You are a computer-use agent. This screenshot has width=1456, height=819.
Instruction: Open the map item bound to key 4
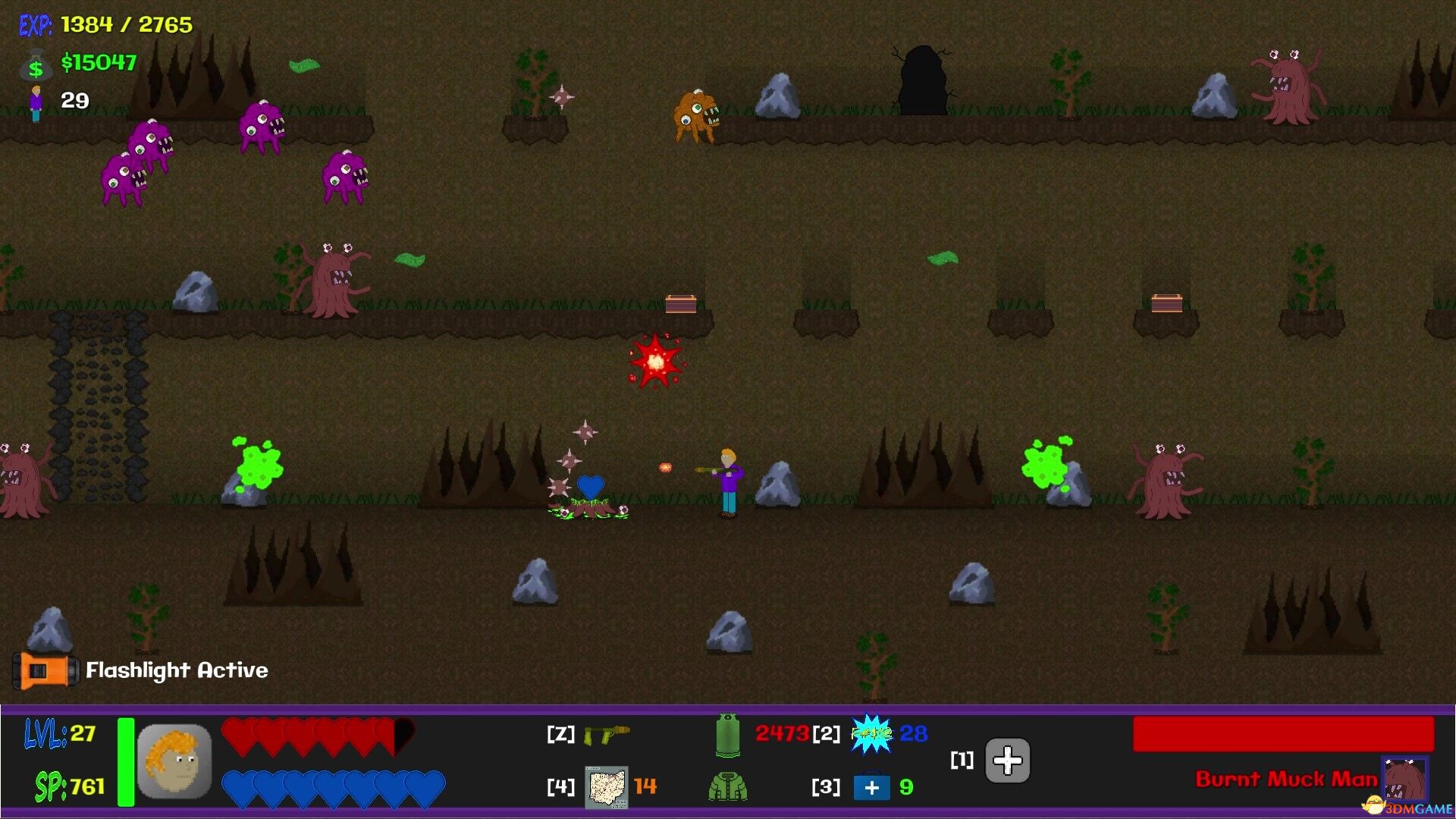tap(604, 788)
